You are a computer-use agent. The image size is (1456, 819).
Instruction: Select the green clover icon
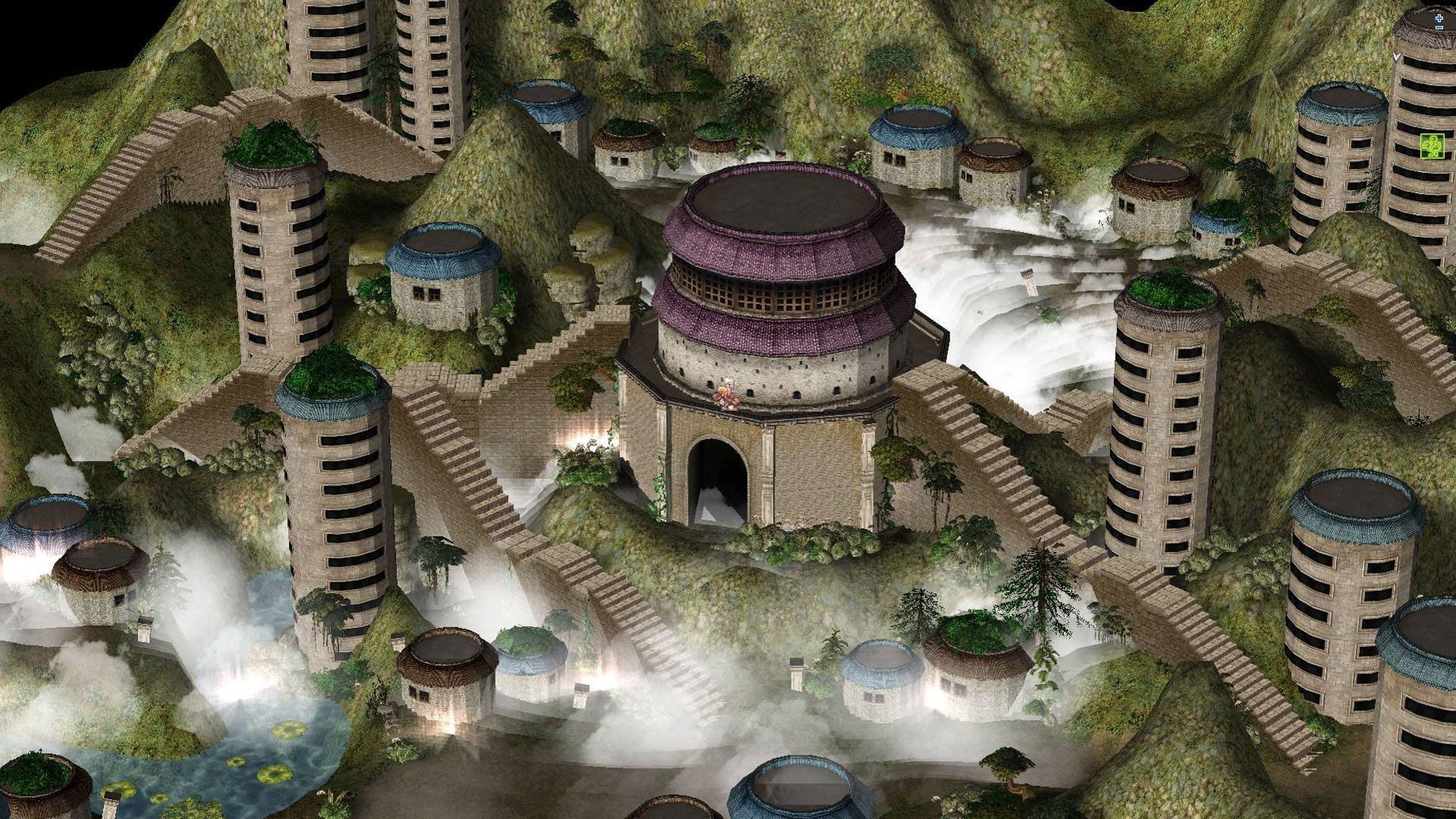click(1432, 145)
